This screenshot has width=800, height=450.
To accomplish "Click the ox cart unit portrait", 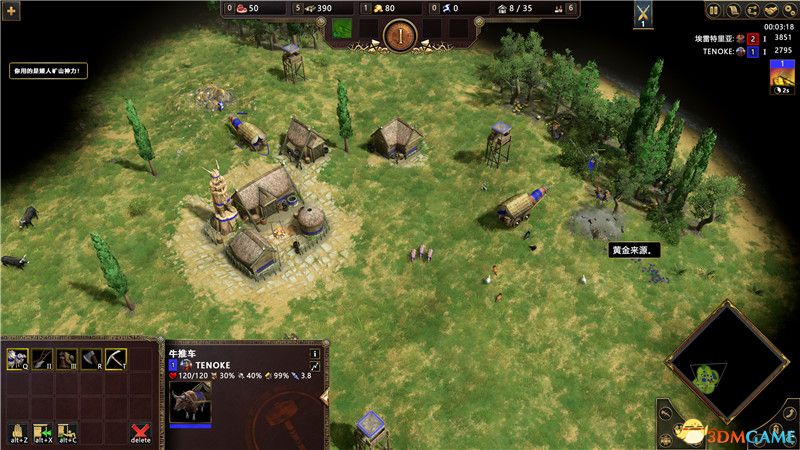I will click(190, 401).
